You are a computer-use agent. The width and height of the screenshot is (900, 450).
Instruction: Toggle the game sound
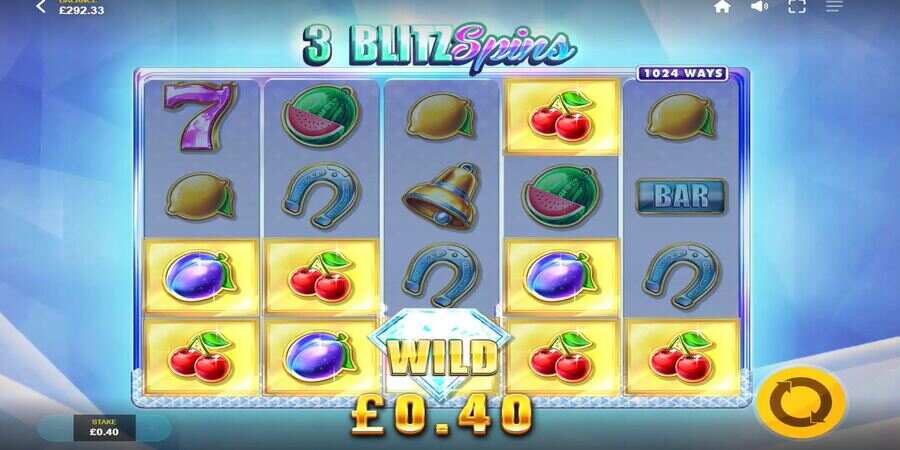pyautogui.click(x=760, y=7)
